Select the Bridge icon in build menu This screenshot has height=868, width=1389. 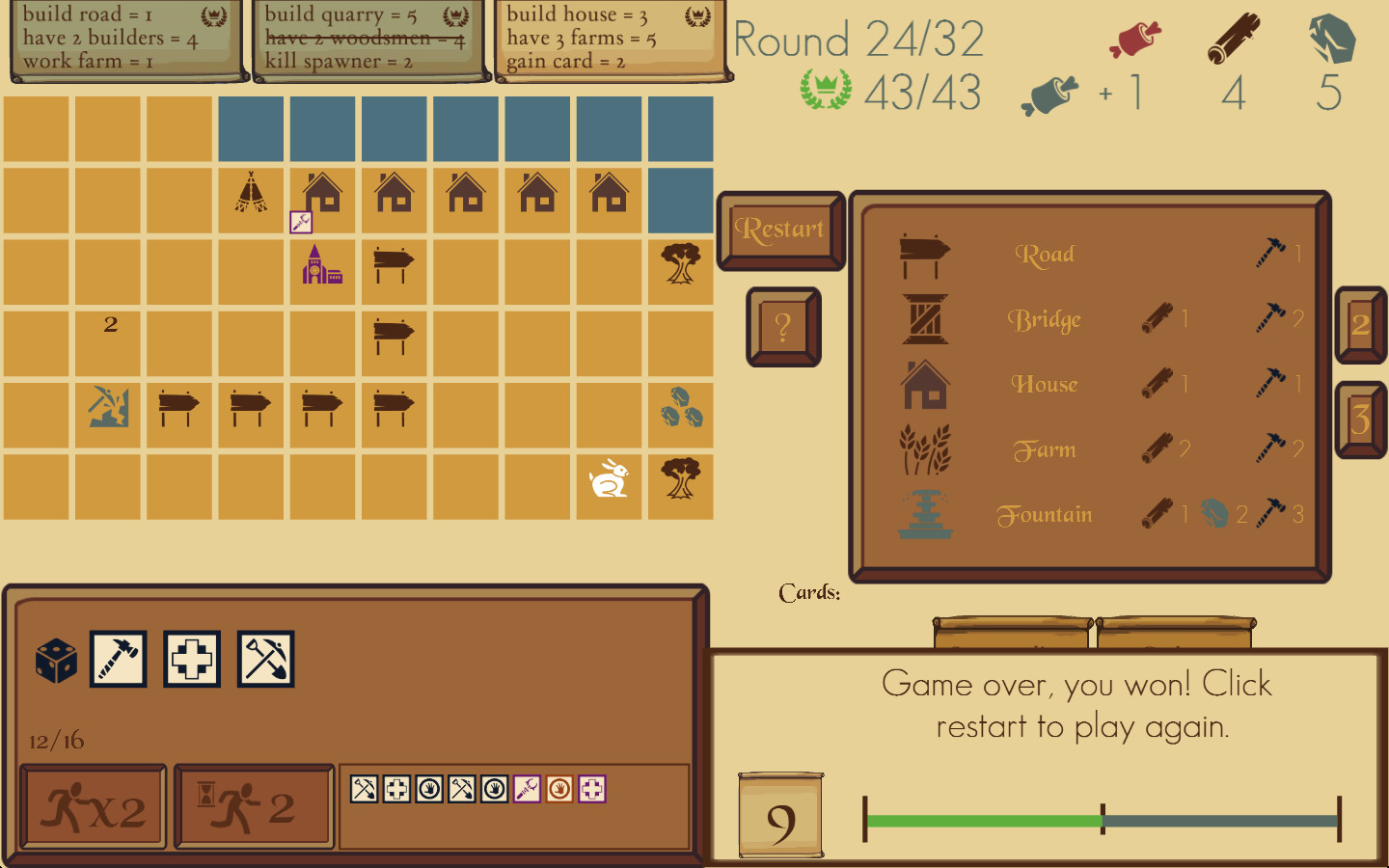click(x=924, y=319)
